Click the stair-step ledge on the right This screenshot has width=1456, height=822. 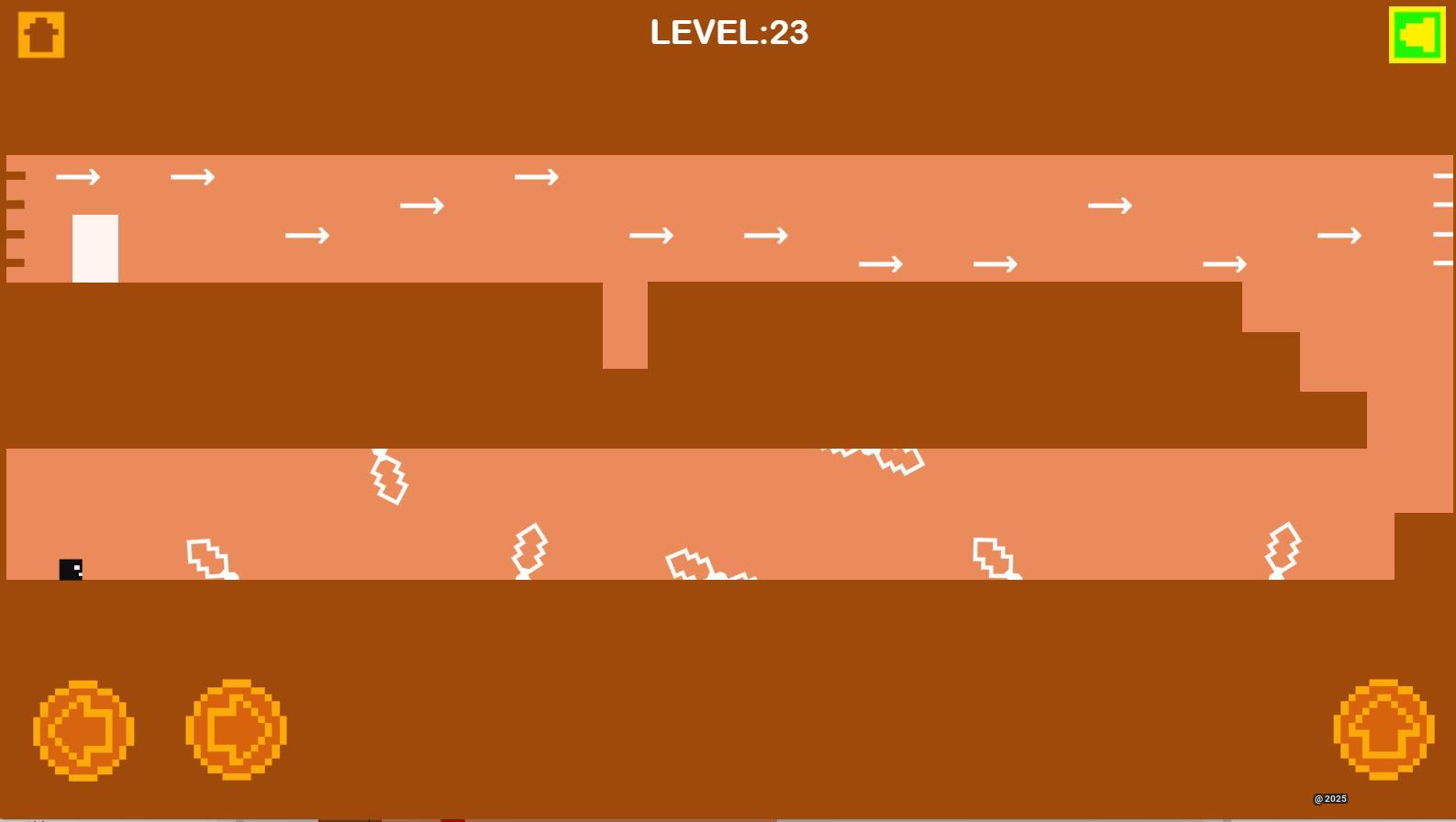1303,367
